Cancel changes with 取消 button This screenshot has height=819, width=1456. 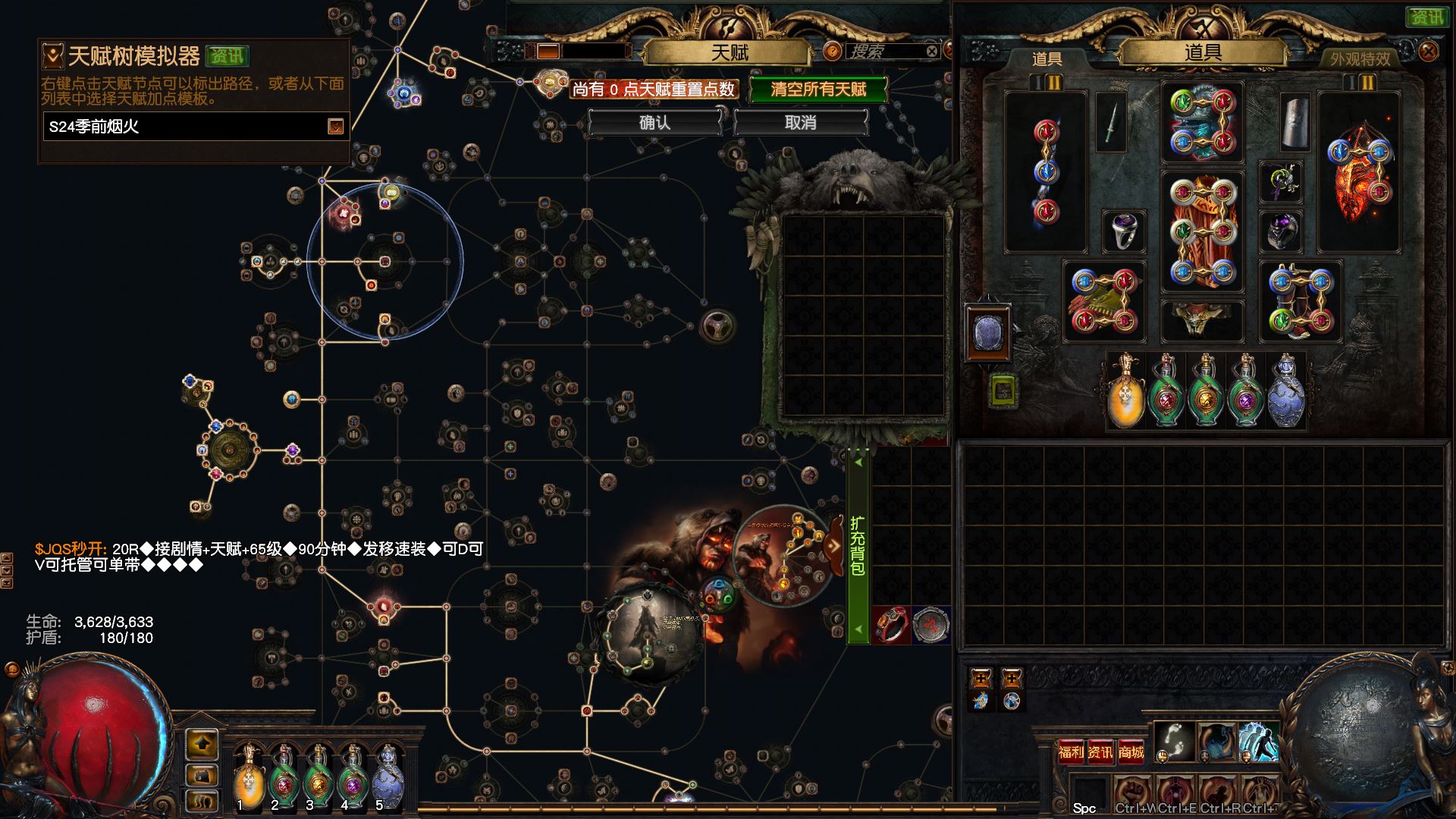tap(800, 123)
